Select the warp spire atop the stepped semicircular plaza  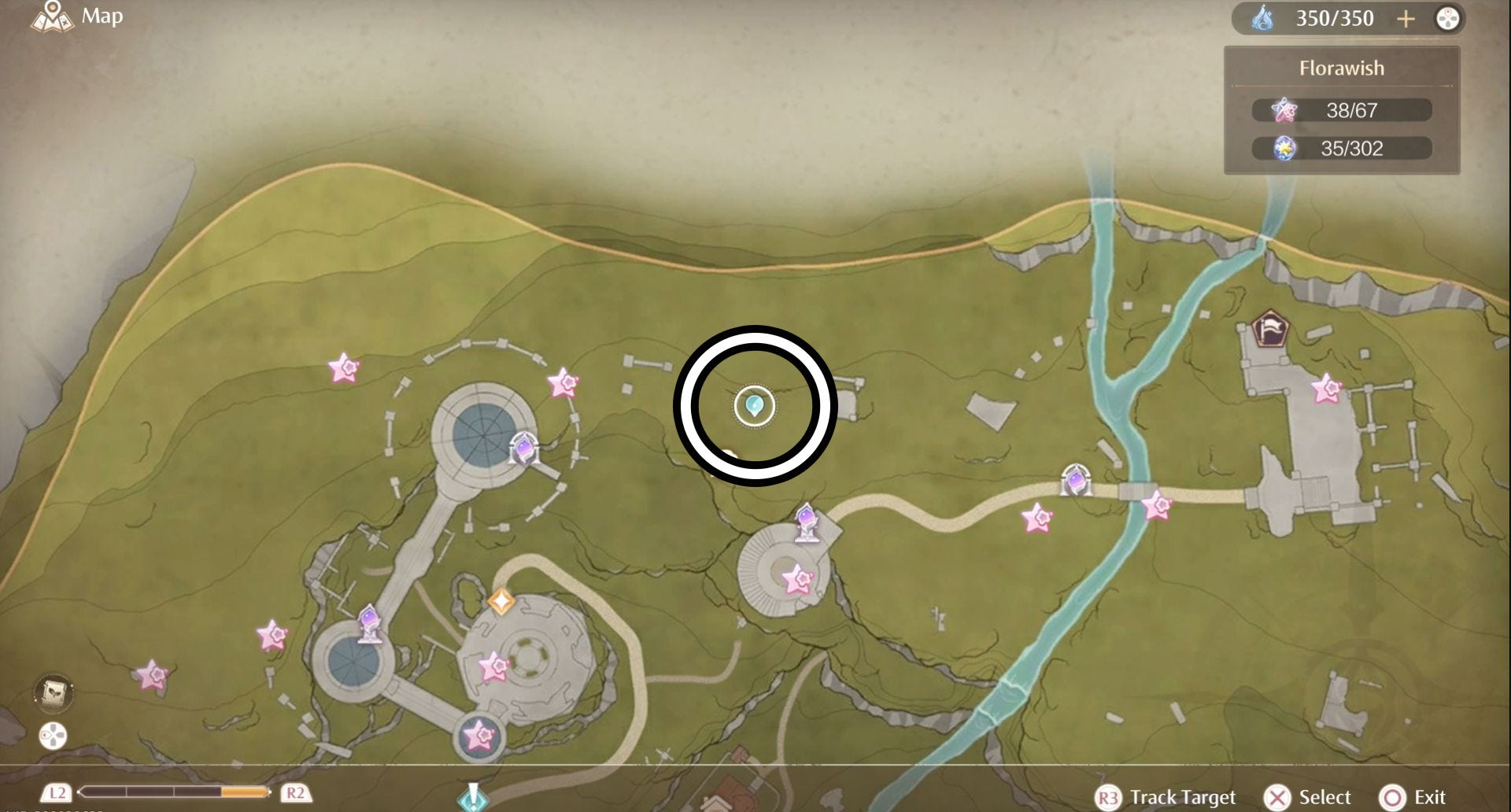coord(807,522)
